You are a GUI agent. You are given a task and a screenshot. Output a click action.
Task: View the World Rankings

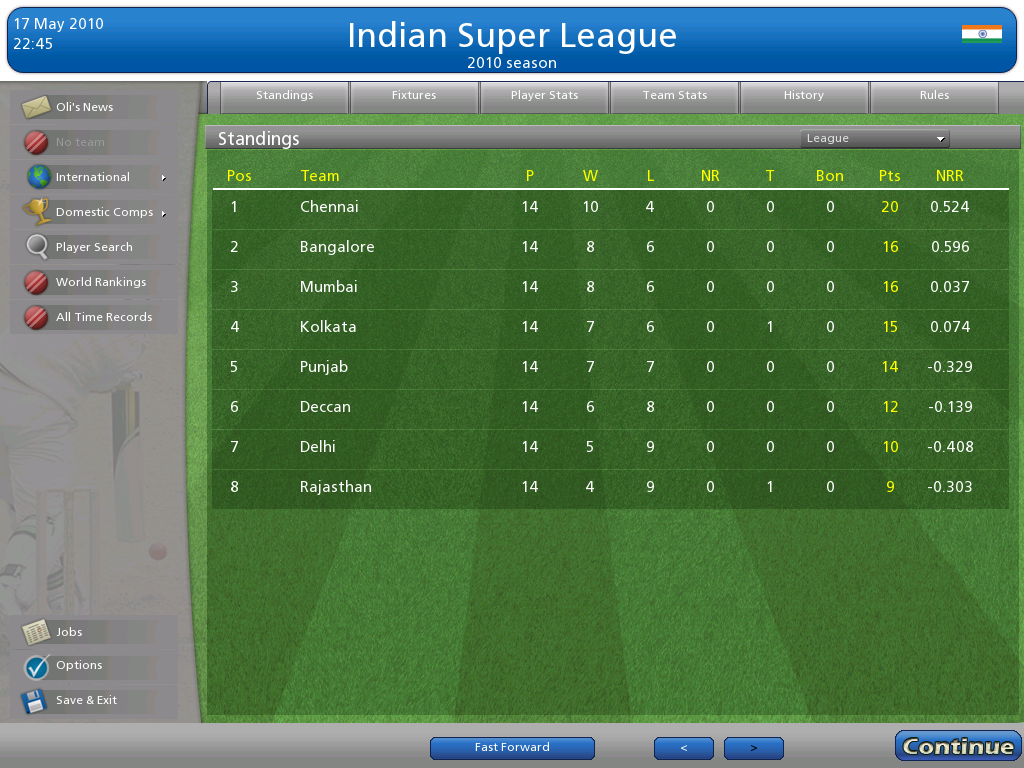point(100,282)
